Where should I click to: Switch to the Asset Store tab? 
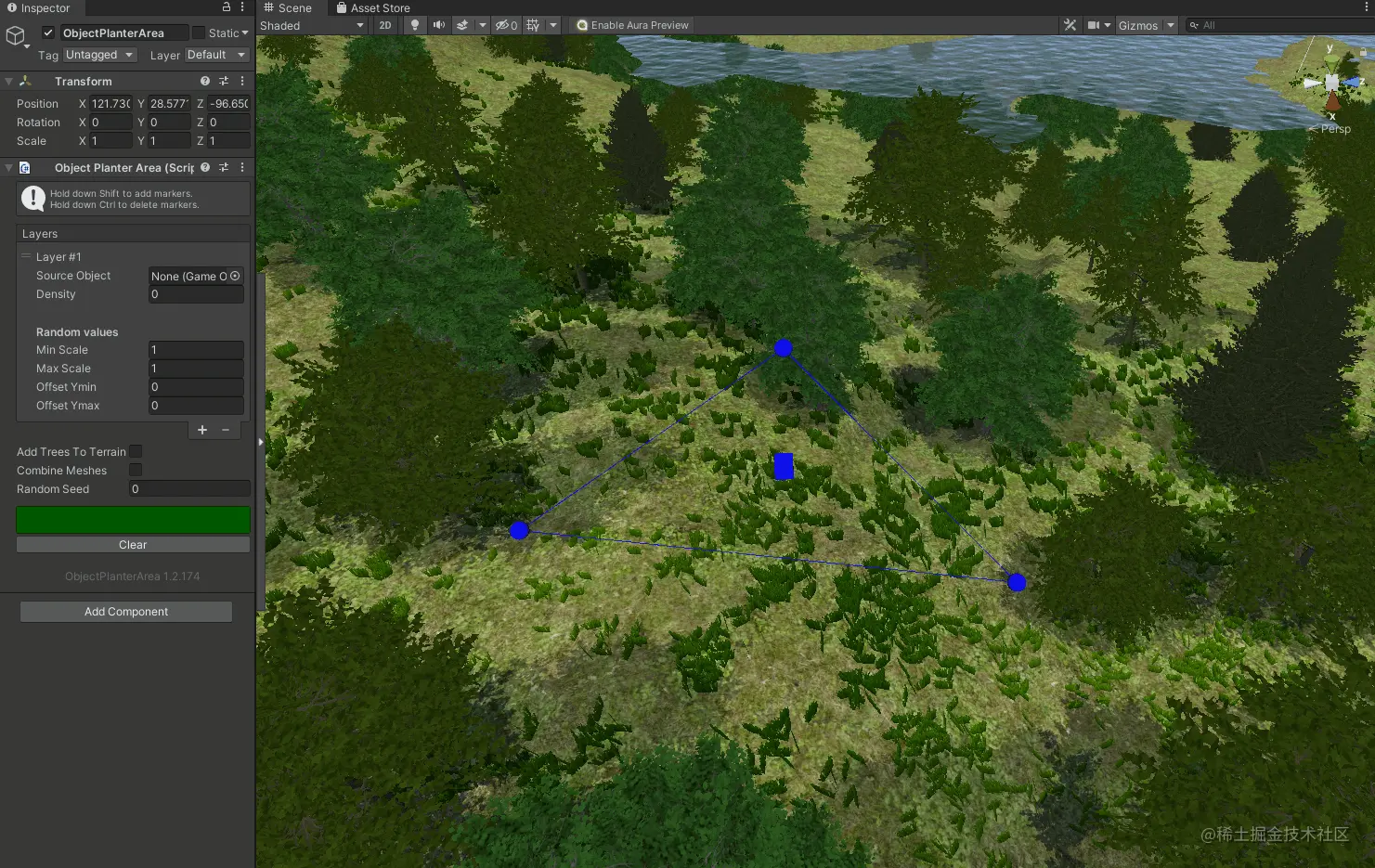(372, 8)
